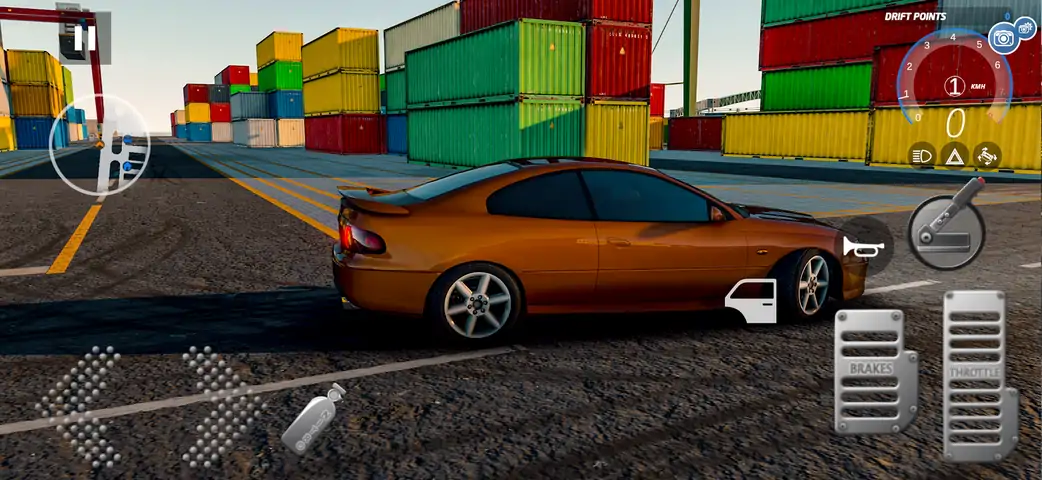
Task: Hit the Brakes pedal
Action: (874, 370)
